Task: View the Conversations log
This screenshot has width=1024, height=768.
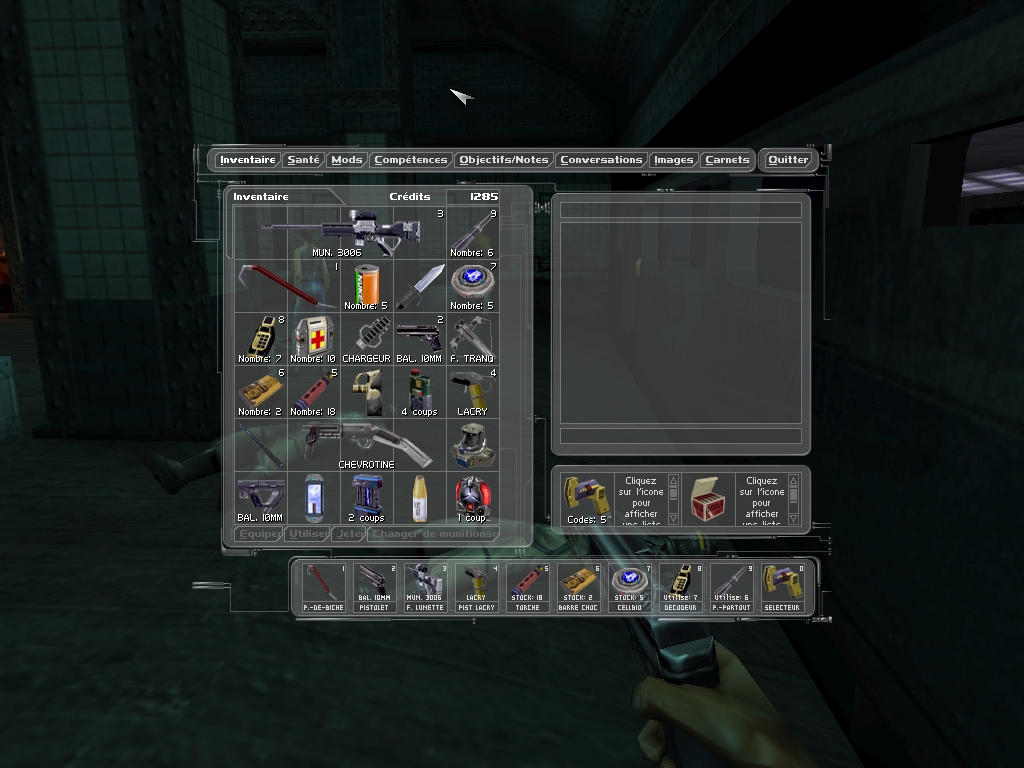Action: pos(600,160)
